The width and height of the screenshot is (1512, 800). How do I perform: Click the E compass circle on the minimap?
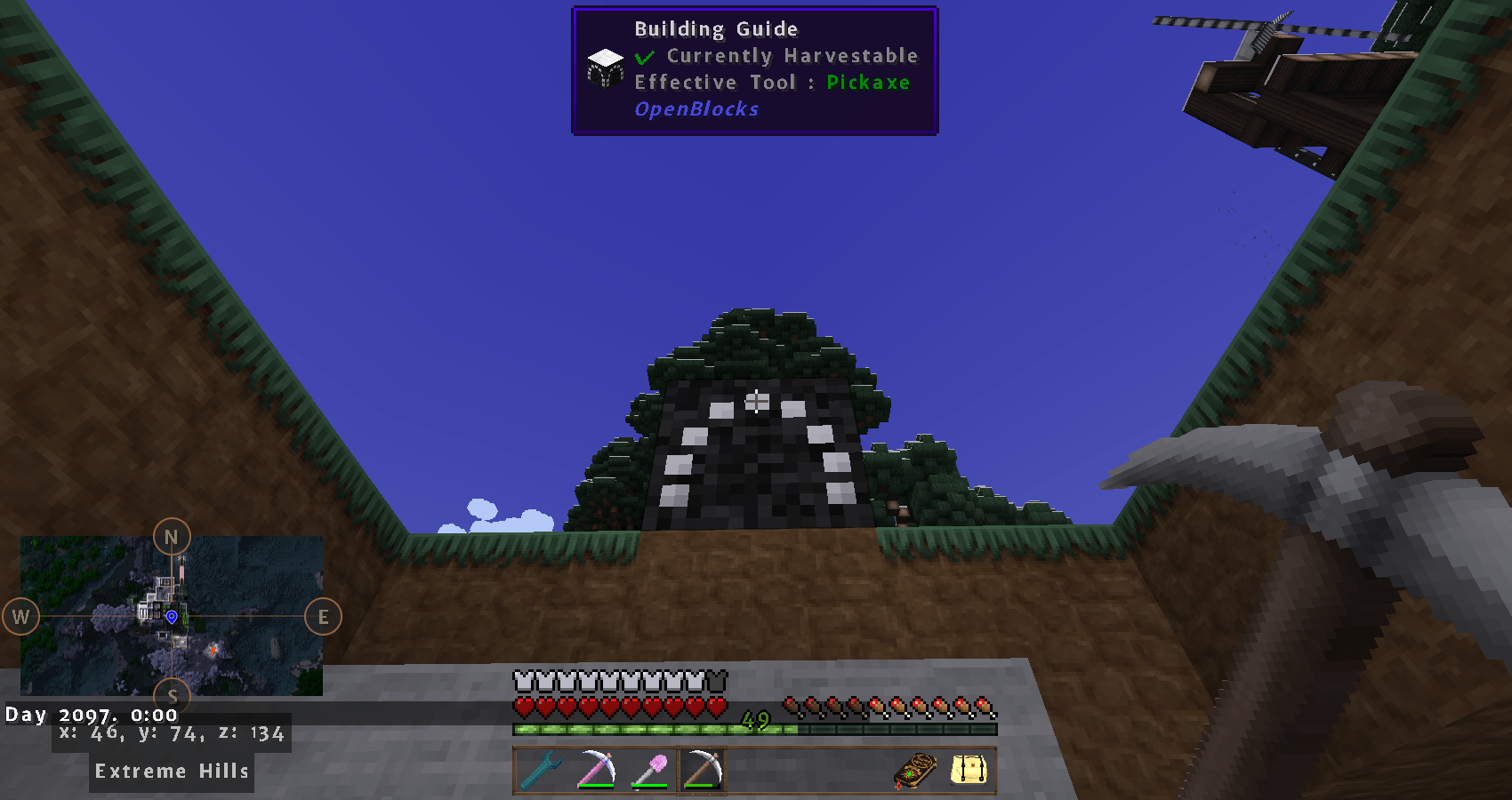[323, 616]
